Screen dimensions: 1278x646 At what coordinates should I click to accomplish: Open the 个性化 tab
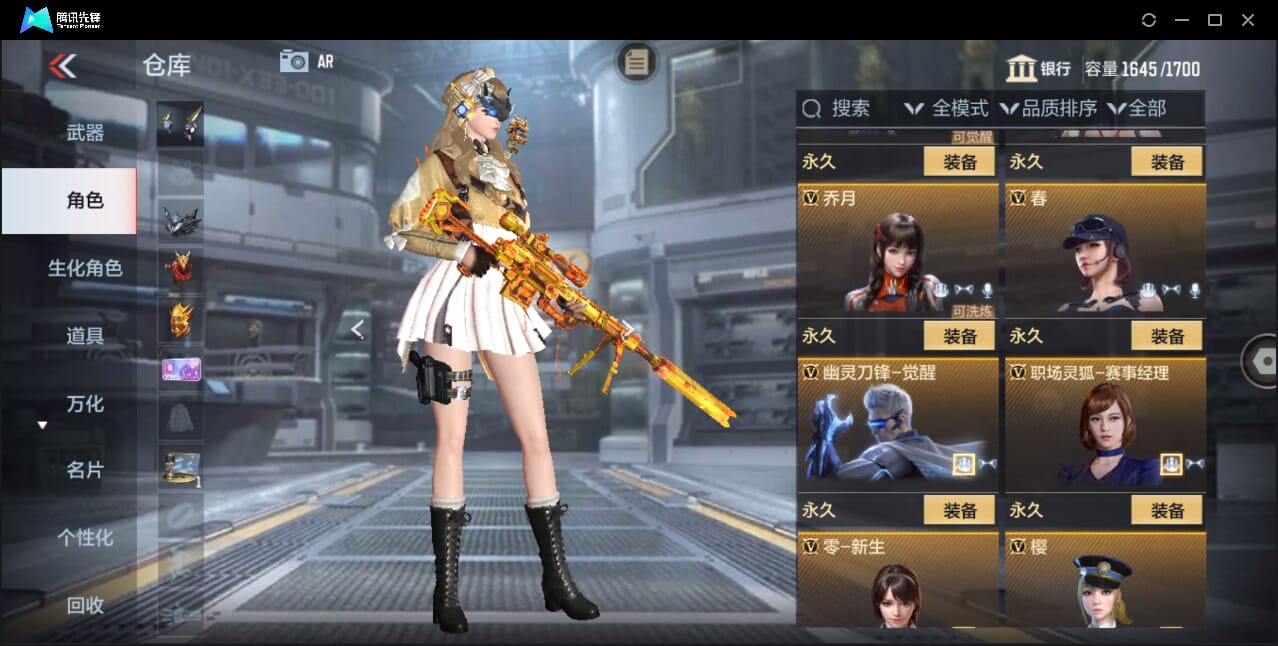coord(85,538)
